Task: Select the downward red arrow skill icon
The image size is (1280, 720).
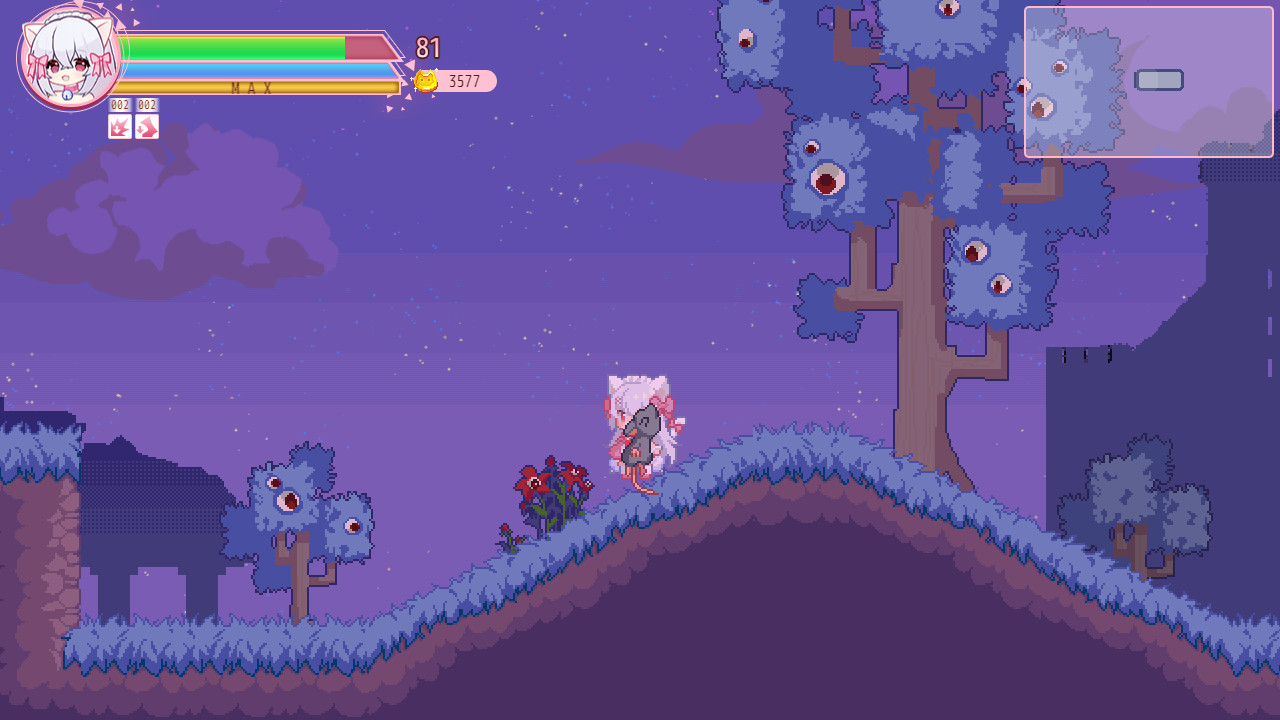Action: pyautogui.click(x=119, y=127)
